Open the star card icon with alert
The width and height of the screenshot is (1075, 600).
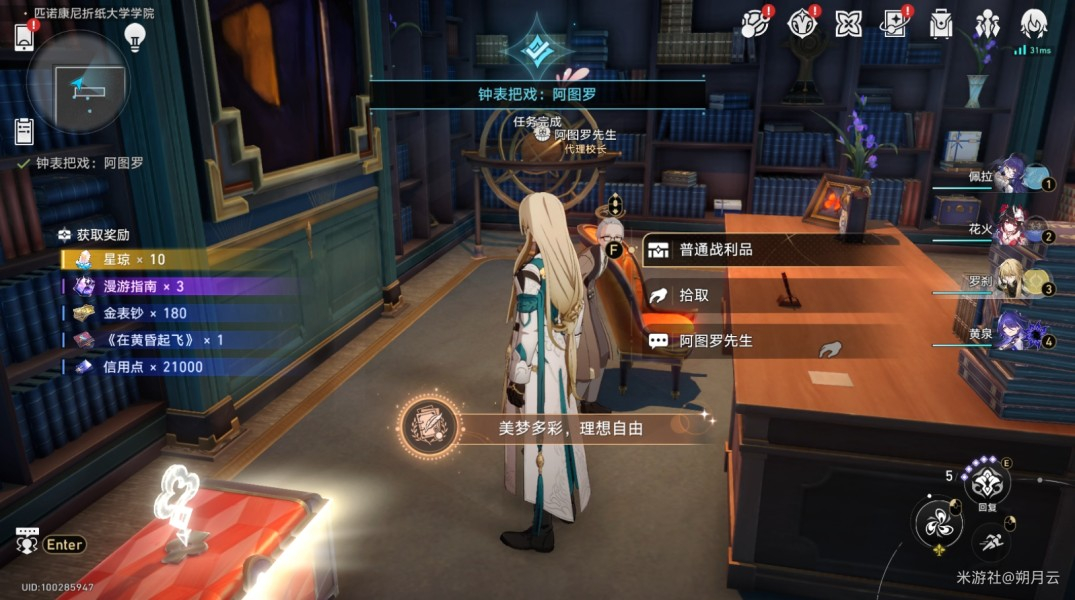(x=895, y=23)
